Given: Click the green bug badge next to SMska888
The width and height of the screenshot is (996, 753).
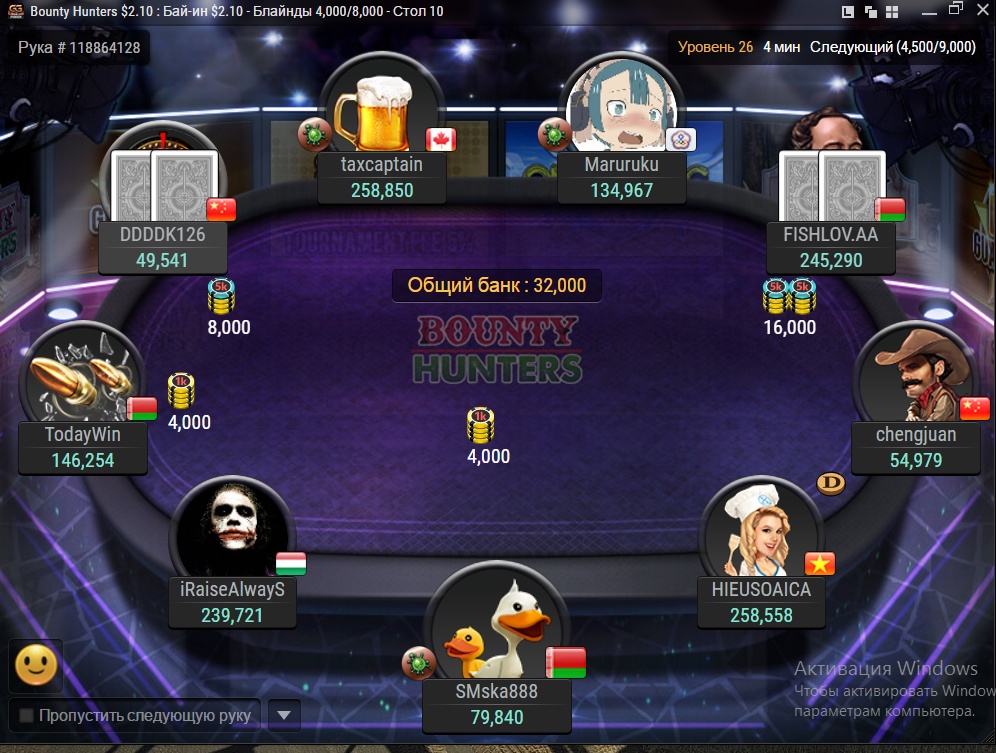Looking at the screenshot, I should click(x=417, y=661).
